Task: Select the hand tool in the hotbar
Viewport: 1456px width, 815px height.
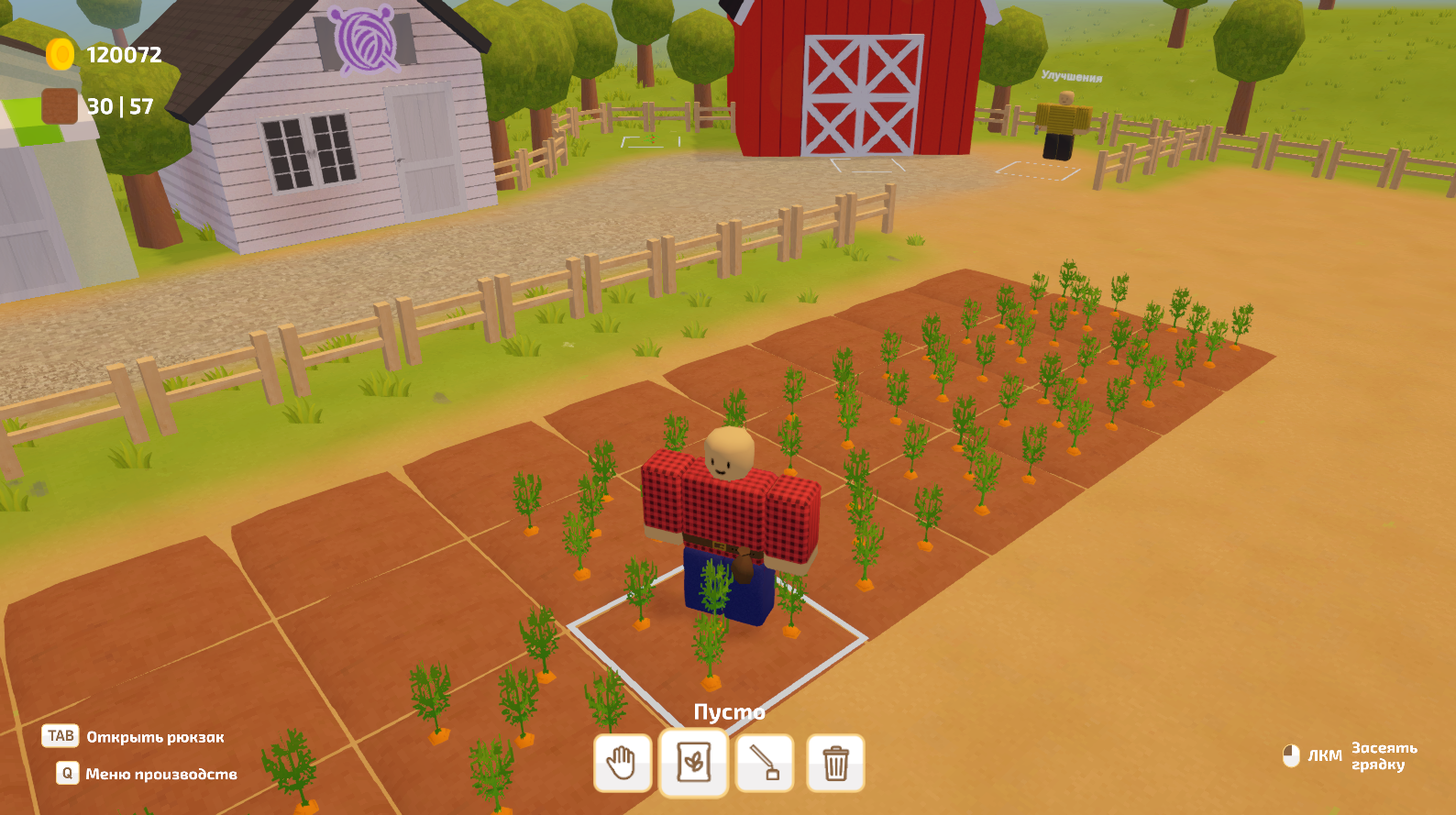Action: point(623,764)
